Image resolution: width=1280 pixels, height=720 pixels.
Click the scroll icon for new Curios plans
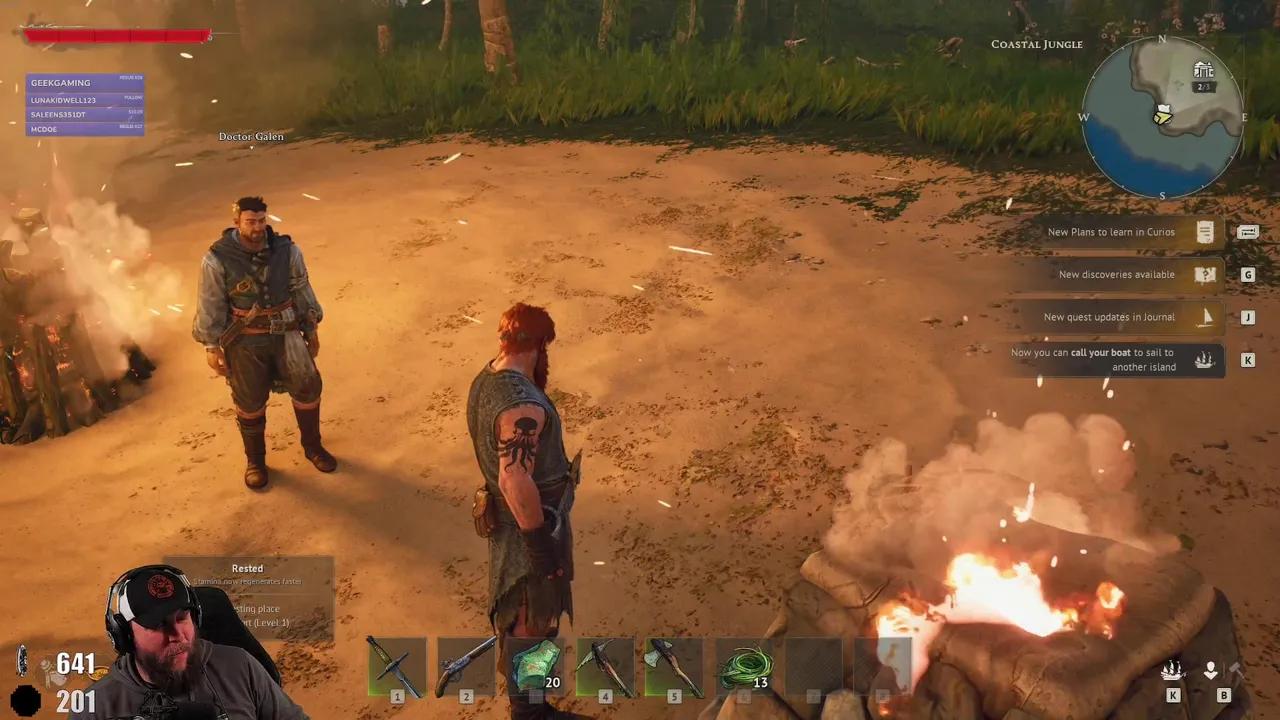[1204, 232]
